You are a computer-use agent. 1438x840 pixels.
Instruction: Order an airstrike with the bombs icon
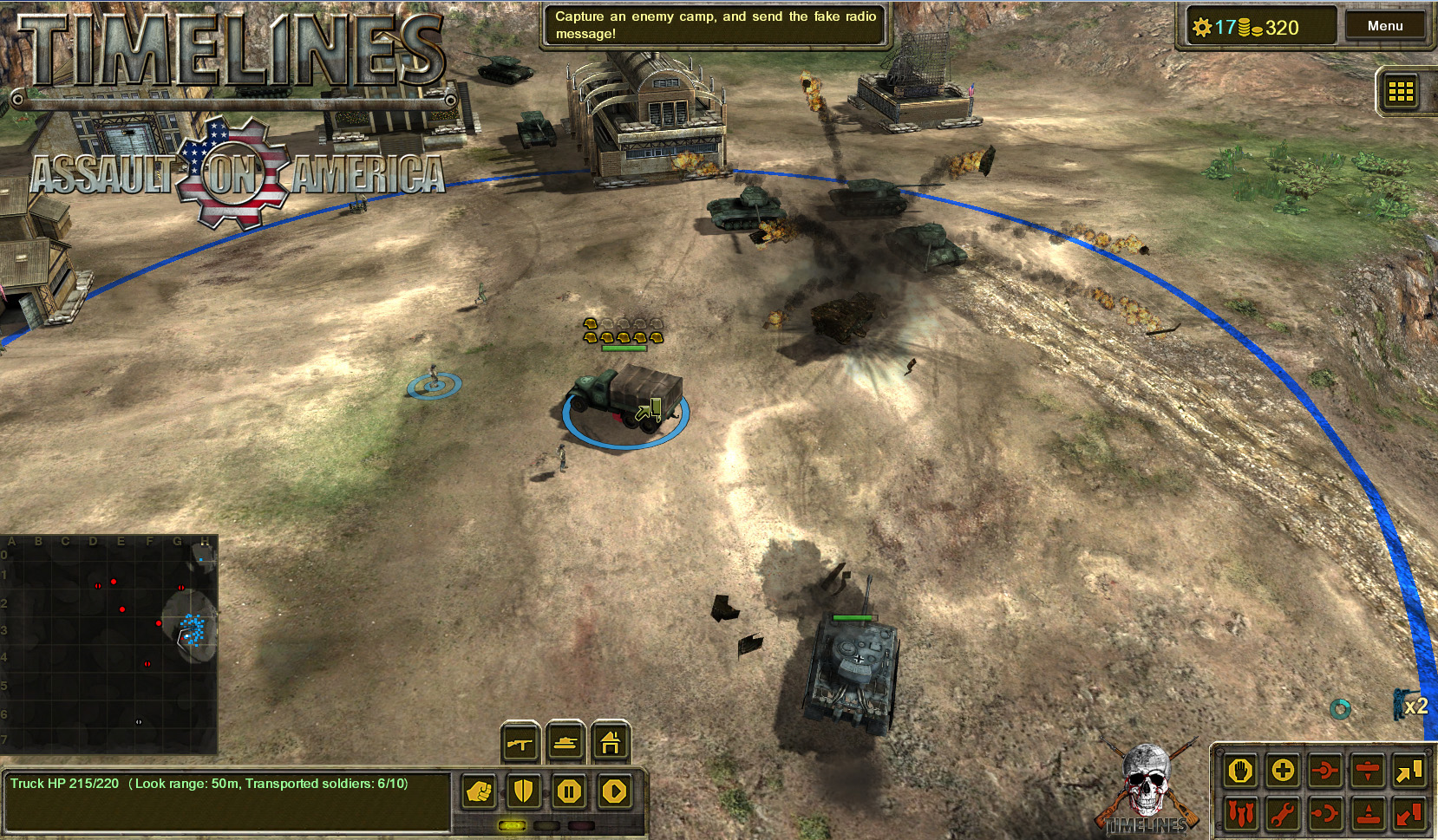tap(1240, 813)
